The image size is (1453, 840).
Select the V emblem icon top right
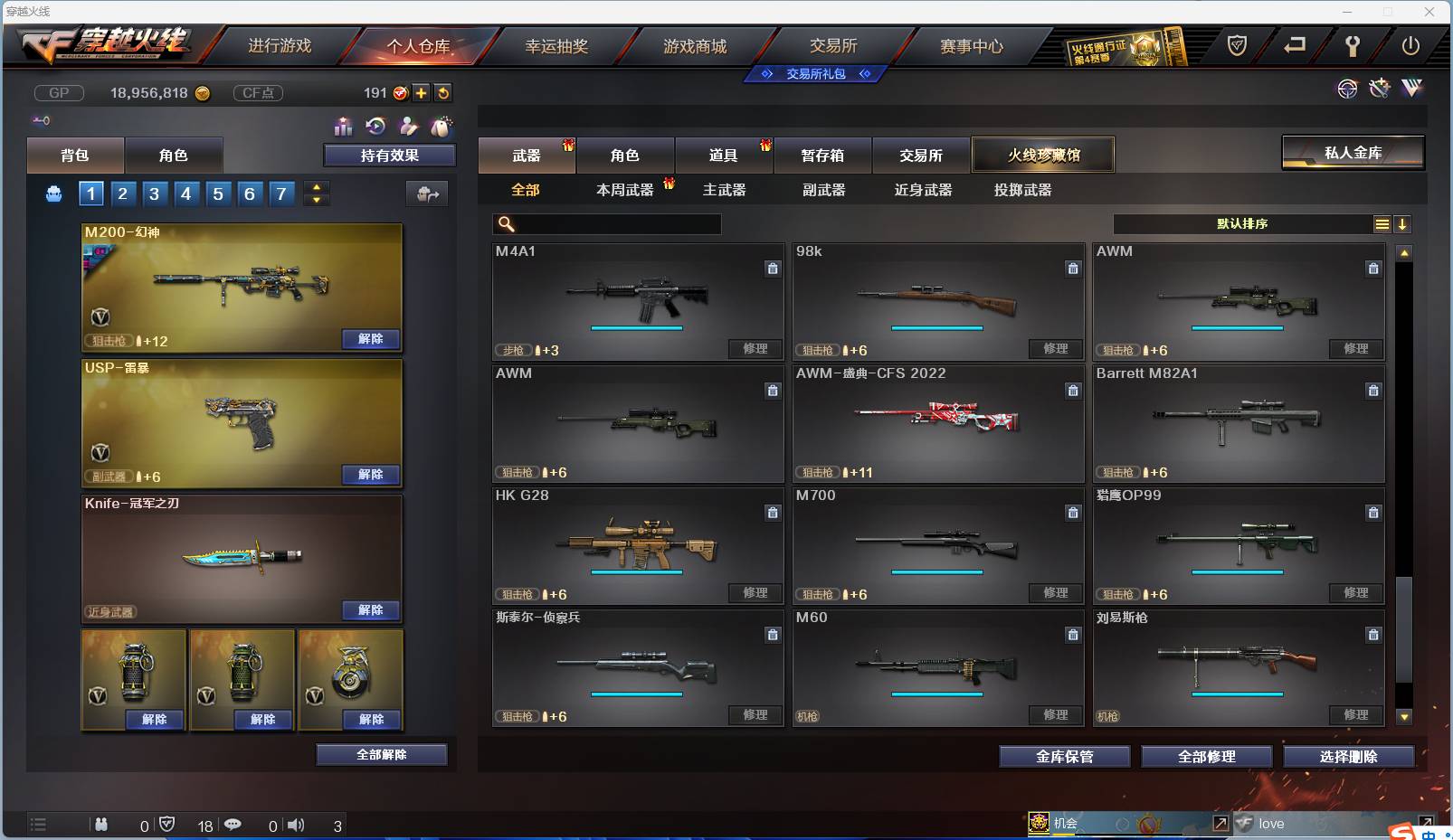(1411, 90)
